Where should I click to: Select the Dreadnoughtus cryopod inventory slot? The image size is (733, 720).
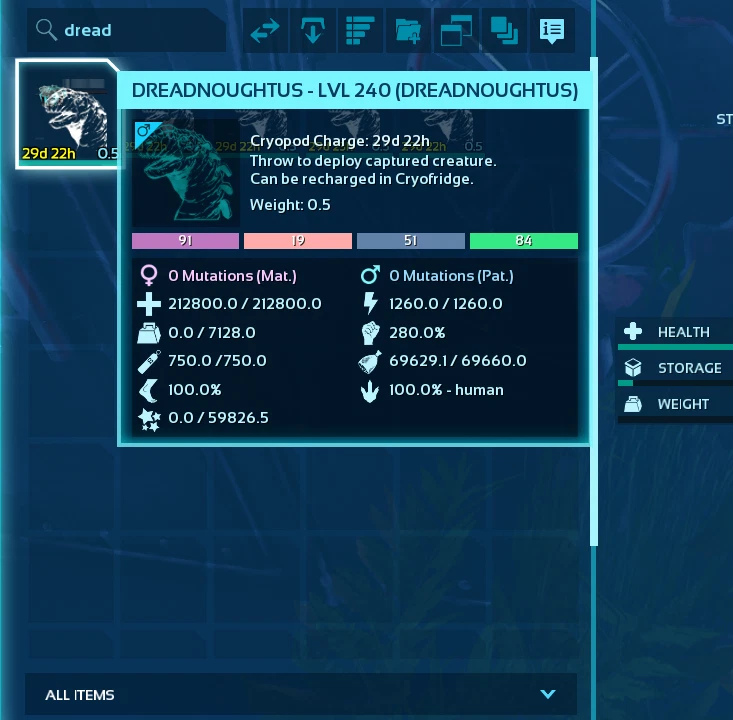point(66,115)
